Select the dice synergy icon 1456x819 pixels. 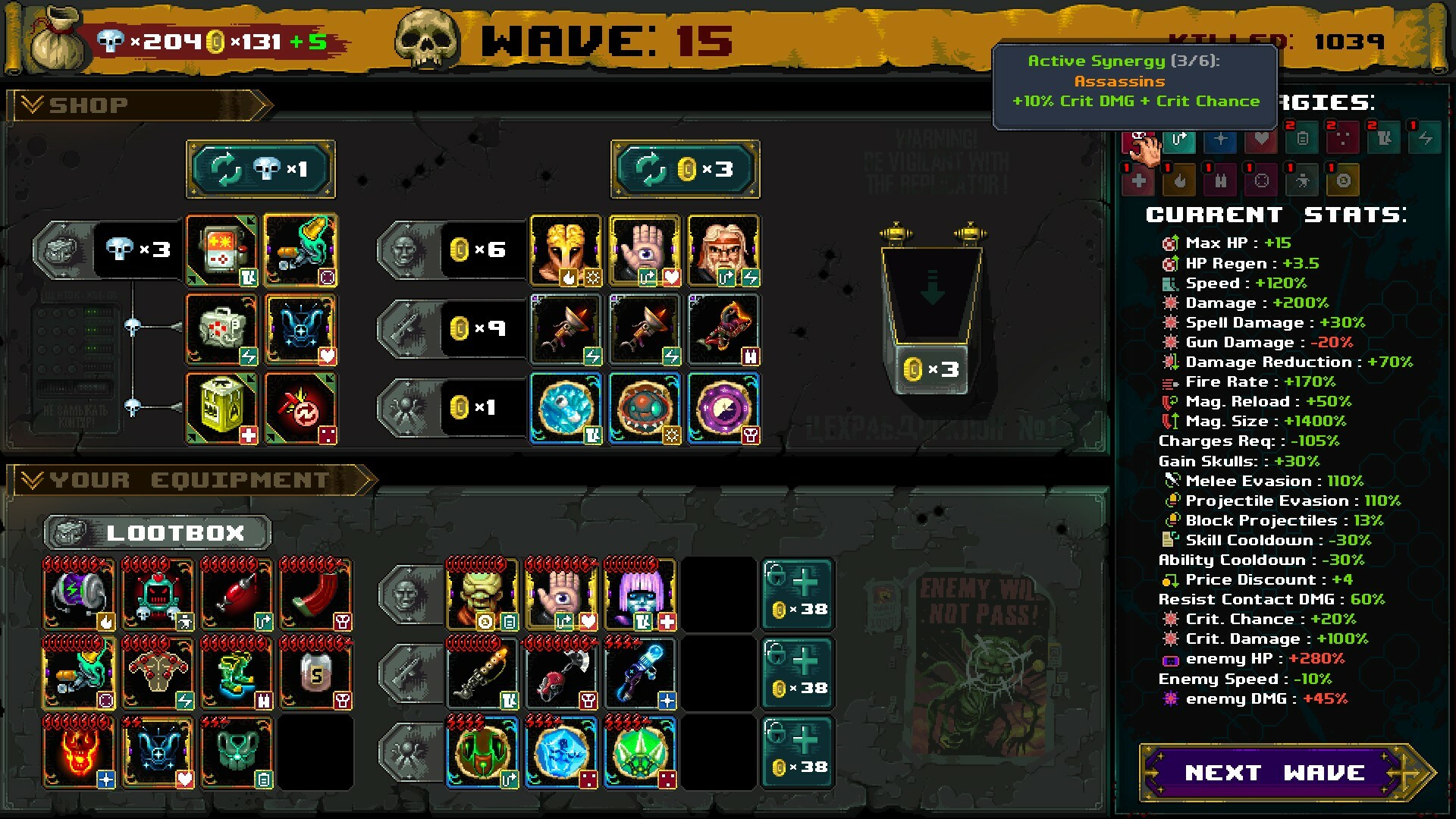(1342, 141)
